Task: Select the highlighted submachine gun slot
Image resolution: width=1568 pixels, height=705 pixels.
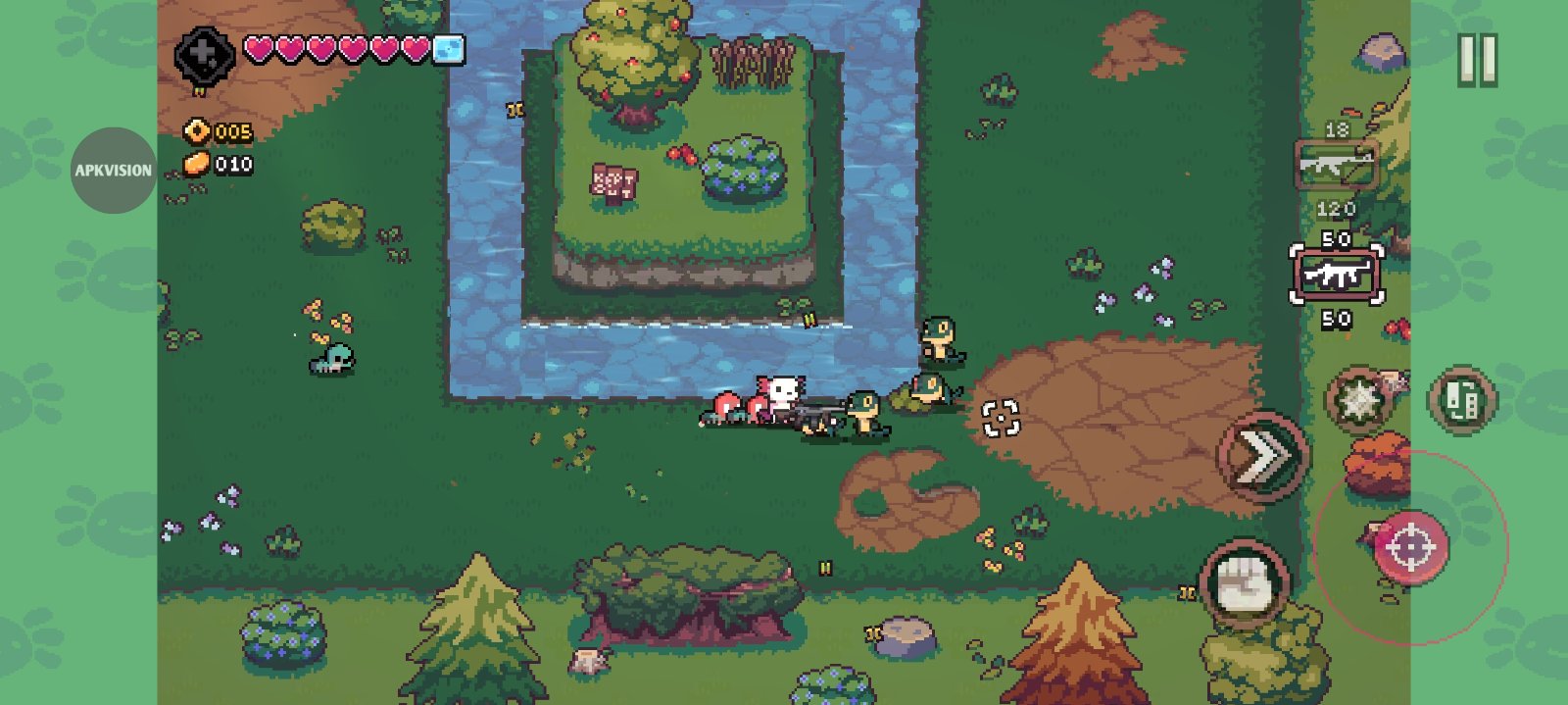Action: click(x=1336, y=276)
